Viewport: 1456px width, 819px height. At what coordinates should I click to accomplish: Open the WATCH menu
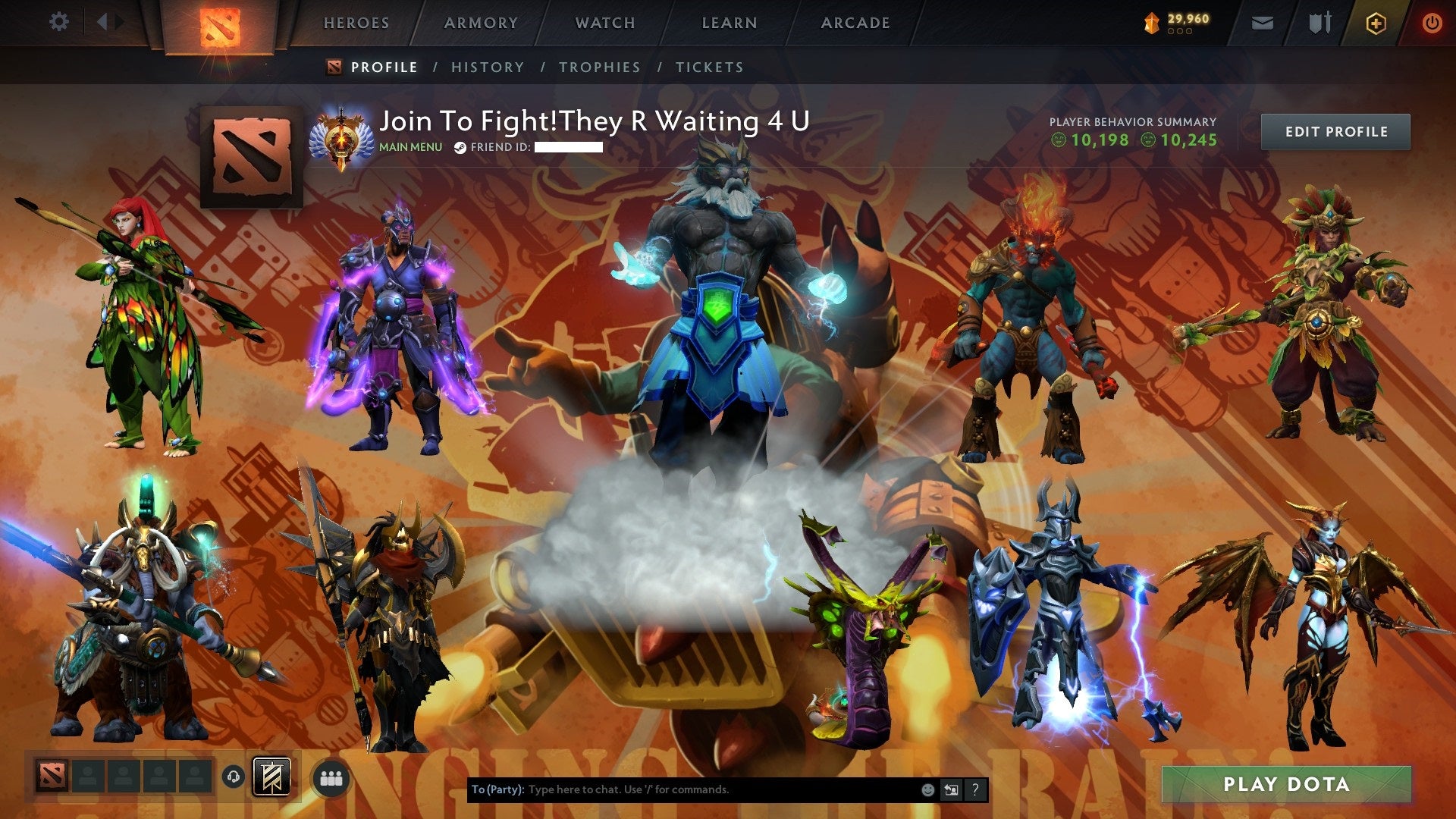(605, 23)
